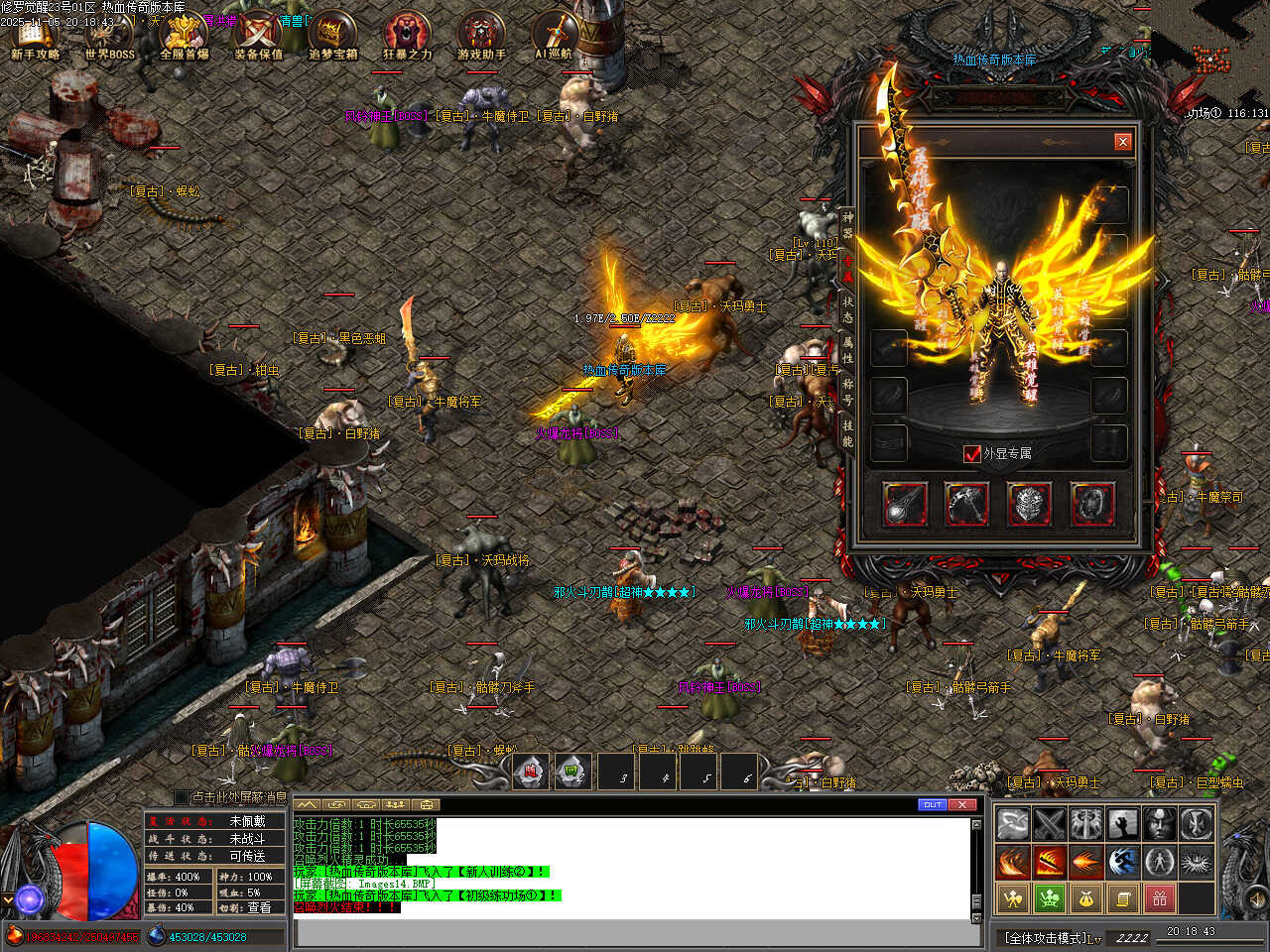Open the 新手攻略 beginner guide
This screenshot has height=952, width=1270.
point(36,37)
